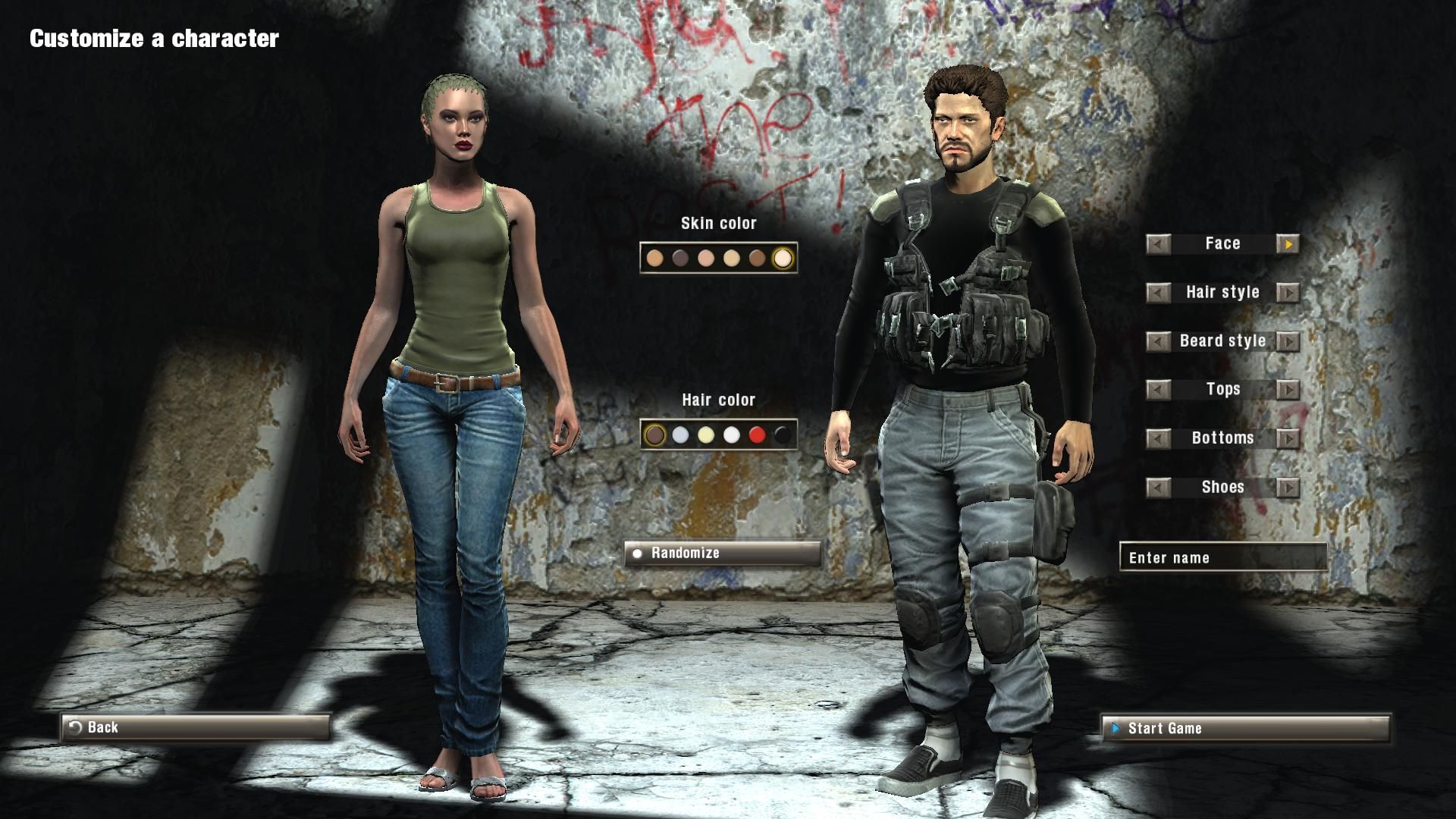This screenshot has width=1456, height=819.
Task: Select the previous Hair style
Action: point(1158,293)
